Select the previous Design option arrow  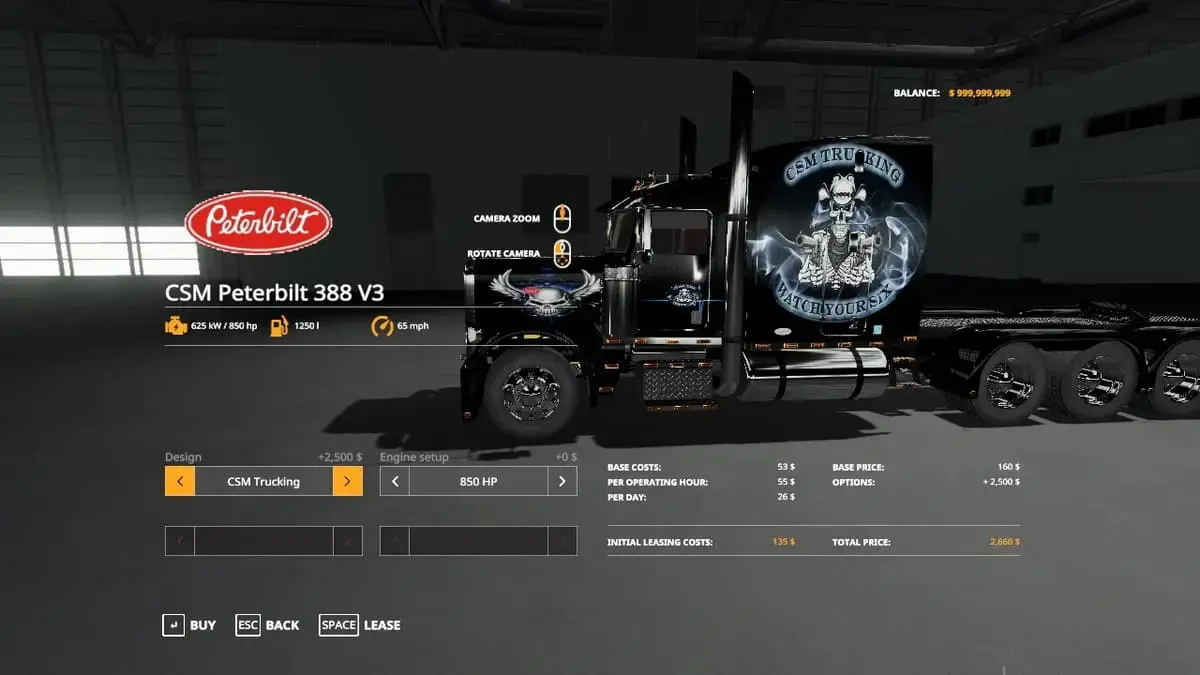180,481
